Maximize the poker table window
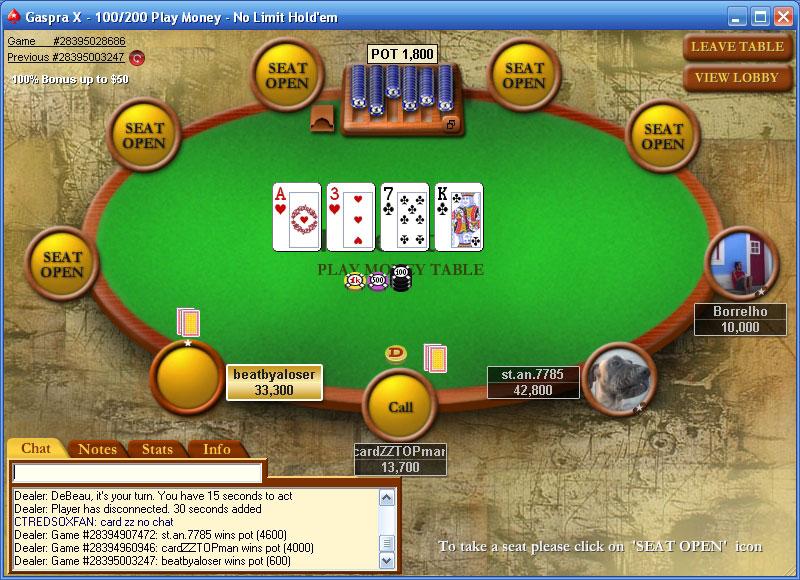The width and height of the screenshot is (800, 580). 759,16
